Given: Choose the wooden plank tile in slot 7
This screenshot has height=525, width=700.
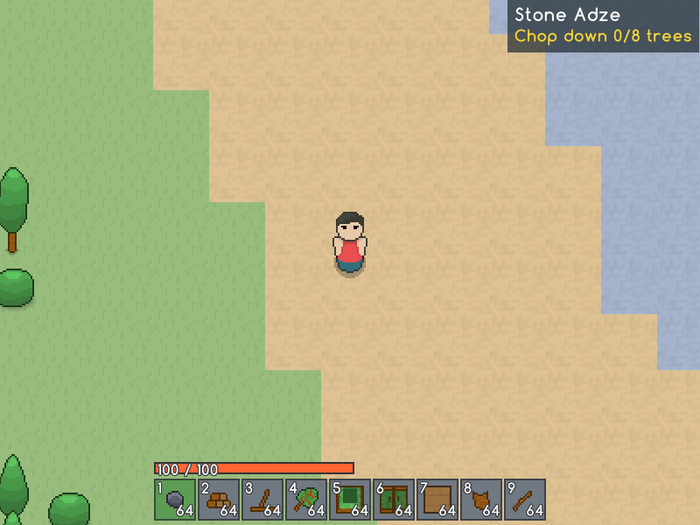Looking at the screenshot, I should [437, 499].
